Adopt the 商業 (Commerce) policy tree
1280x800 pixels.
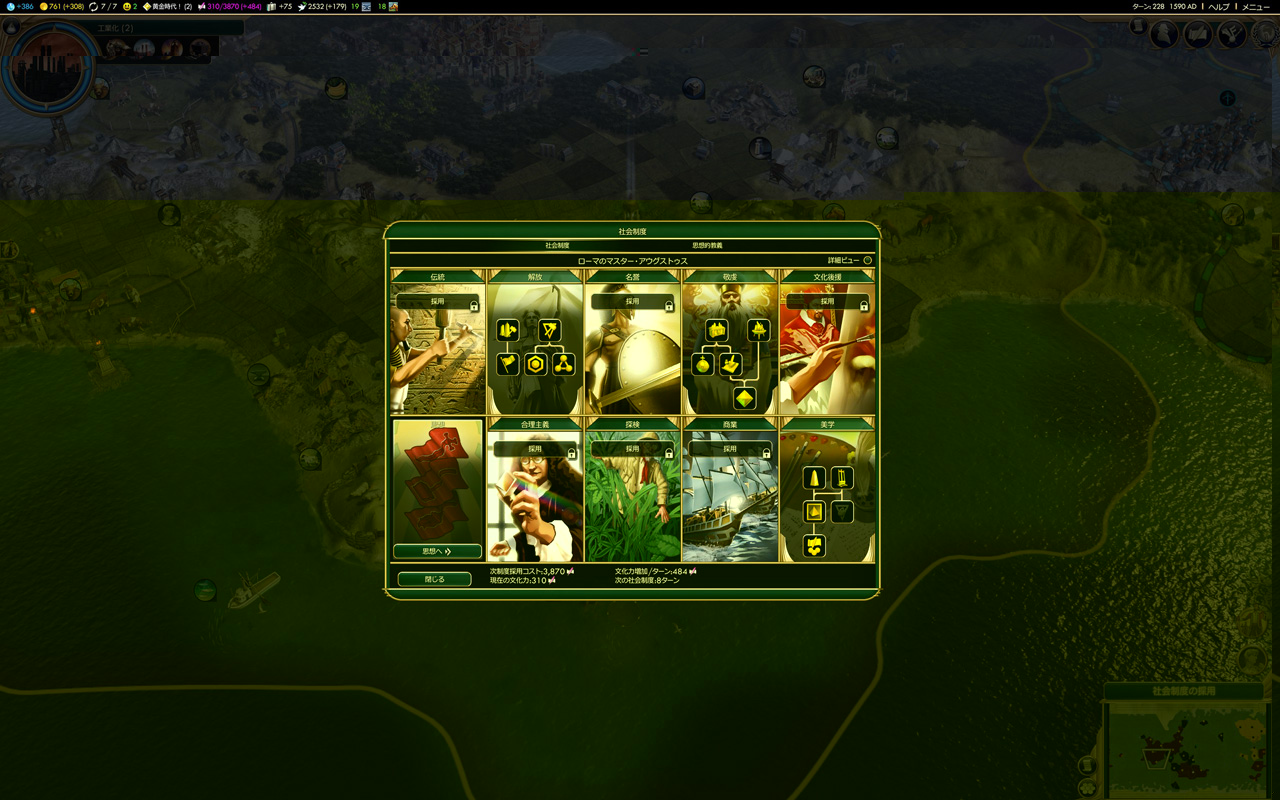[x=730, y=450]
